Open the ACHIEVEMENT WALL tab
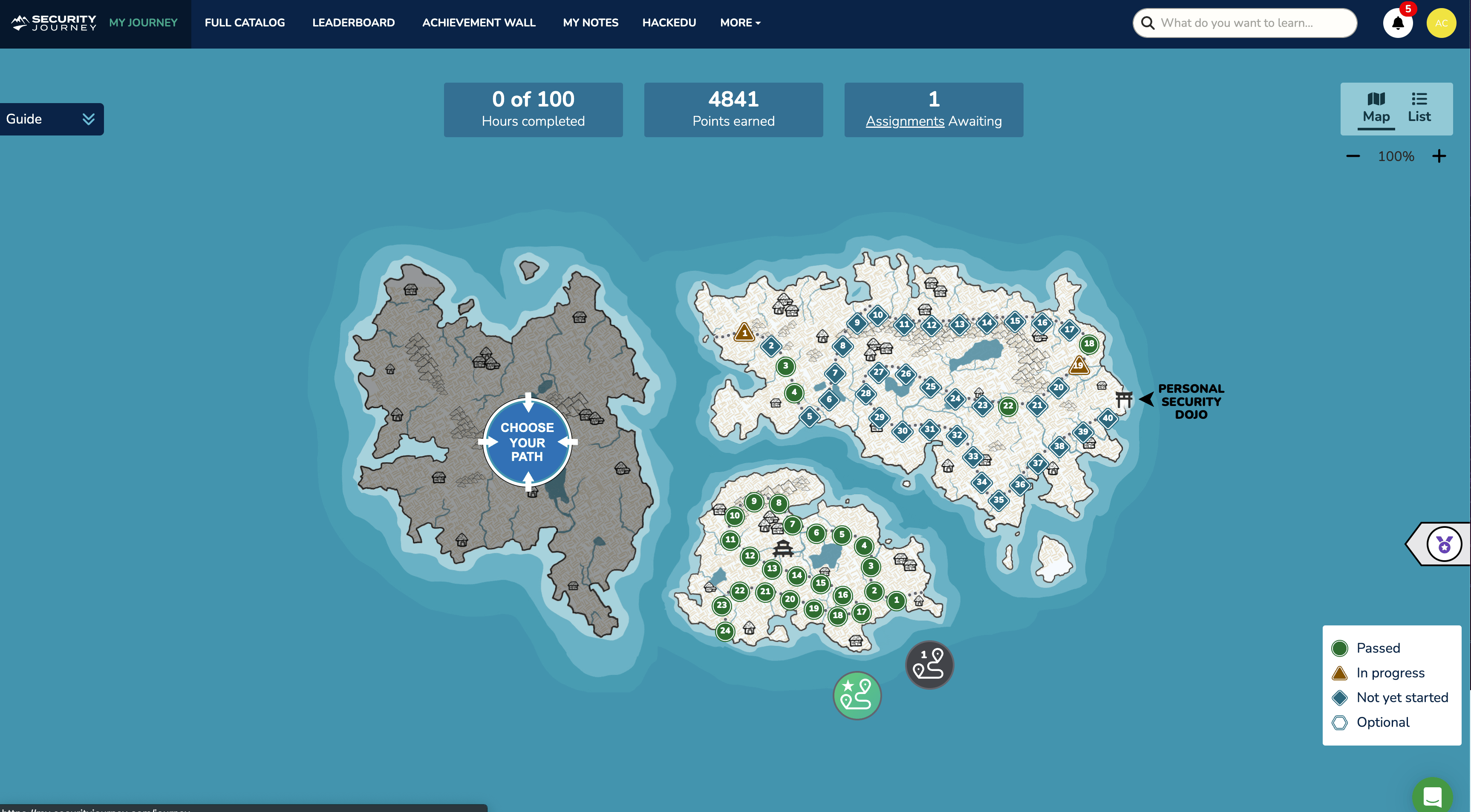 (x=479, y=23)
